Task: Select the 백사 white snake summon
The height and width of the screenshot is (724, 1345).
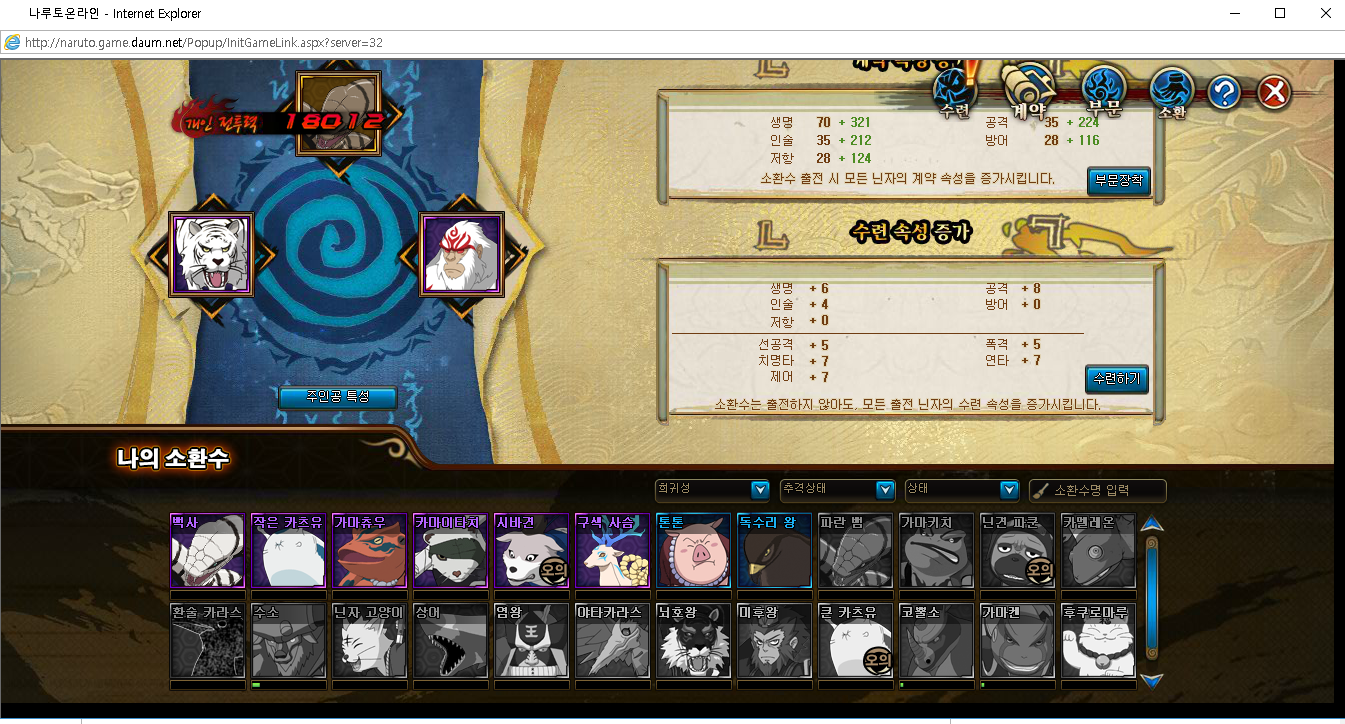Action: coord(208,551)
